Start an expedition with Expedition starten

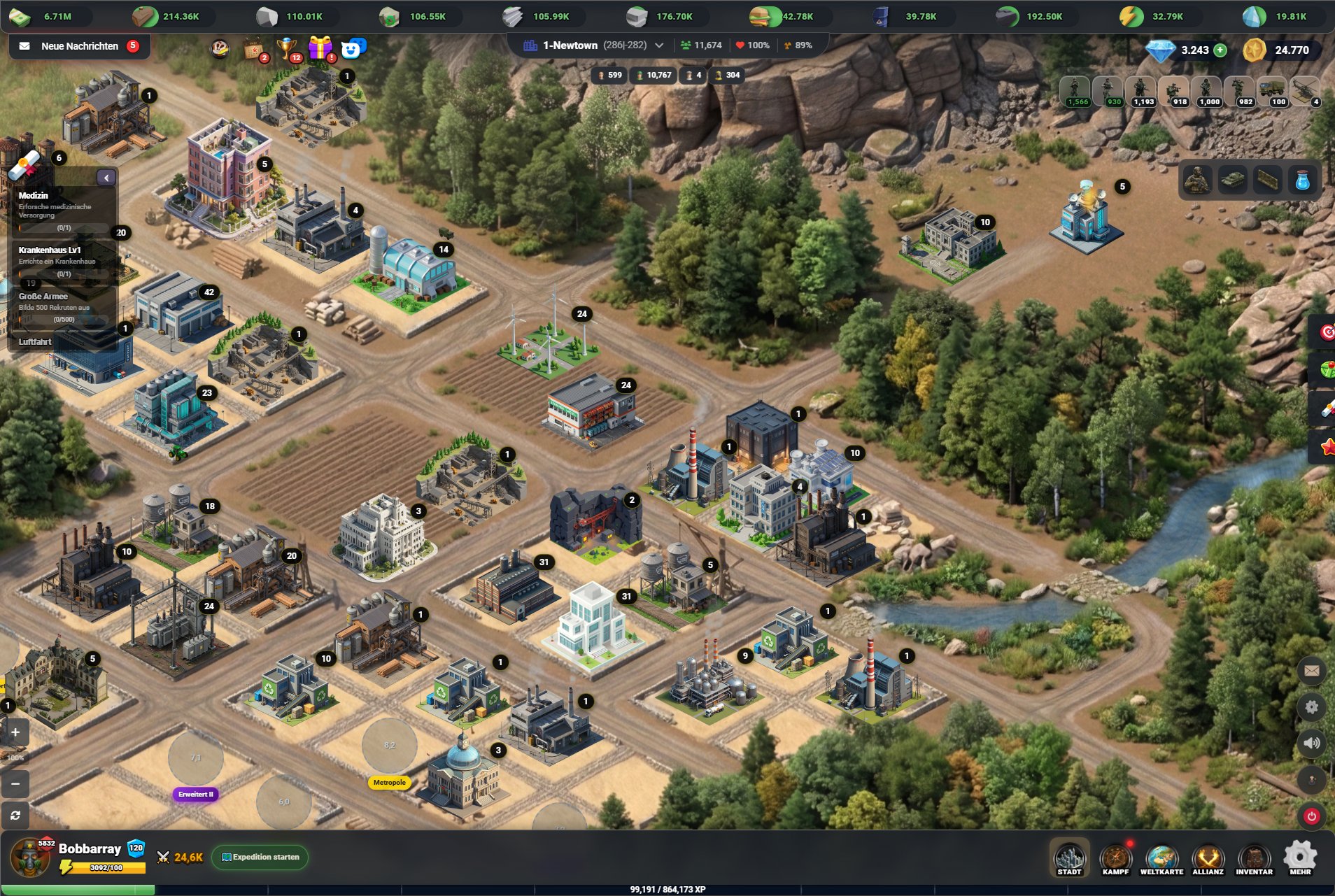coord(260,857)
